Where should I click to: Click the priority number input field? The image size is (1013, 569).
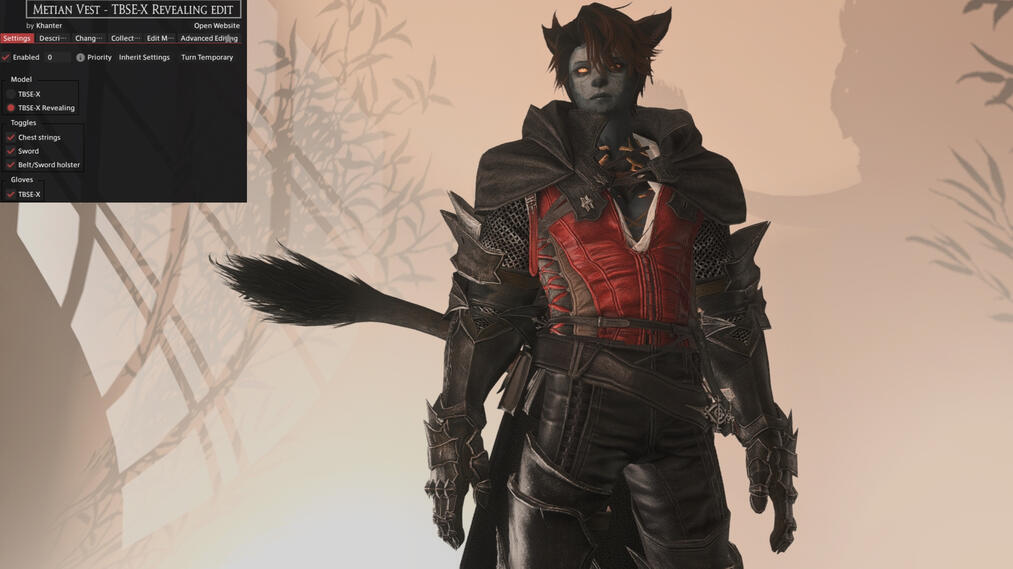tap(57, 58)
